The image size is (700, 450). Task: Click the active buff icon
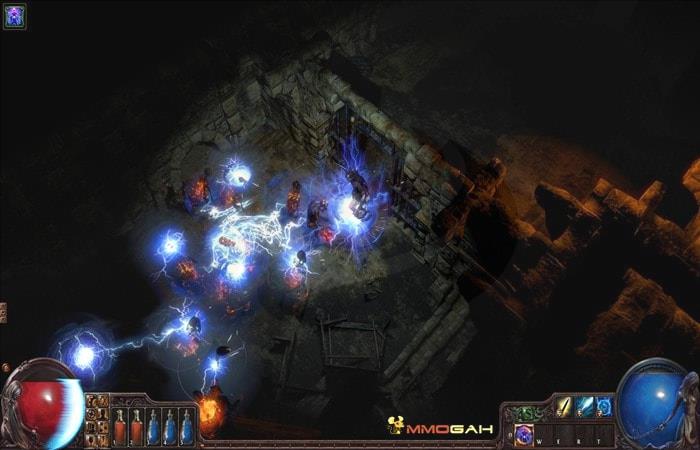(x=14, y=16)
